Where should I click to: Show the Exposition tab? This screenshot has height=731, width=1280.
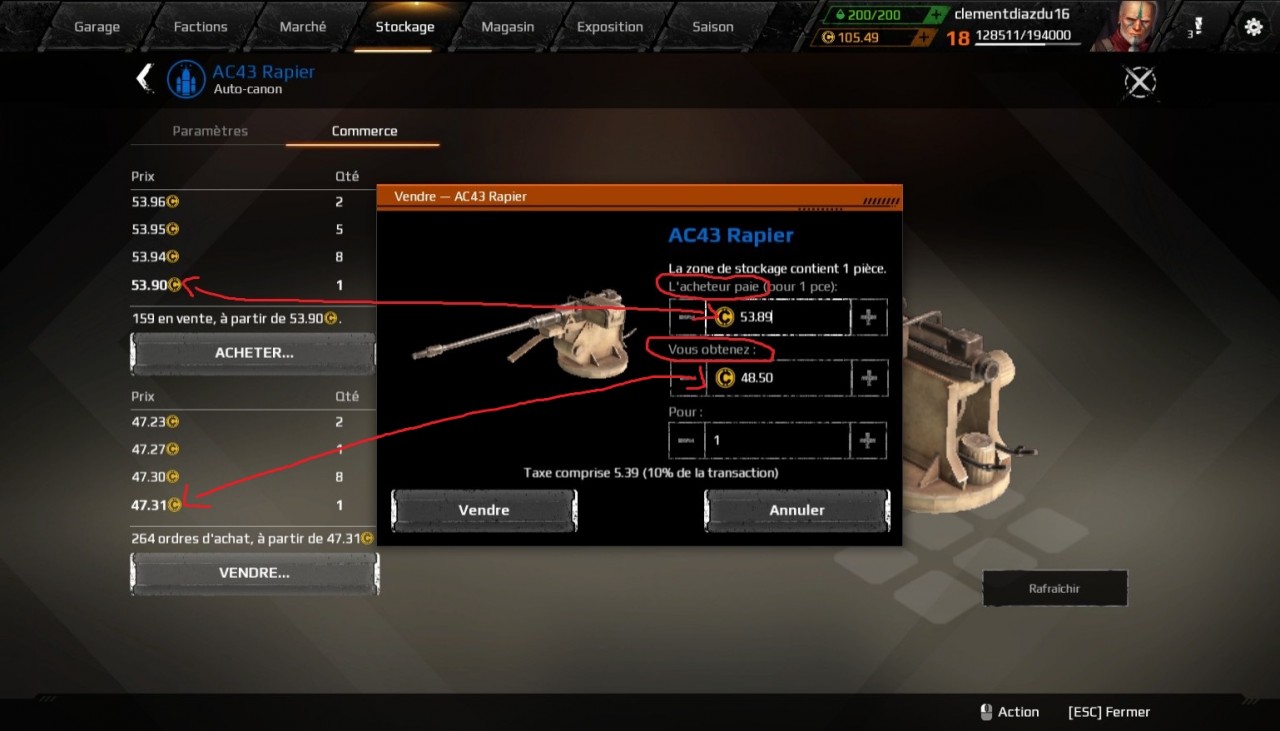coord(609,27)
